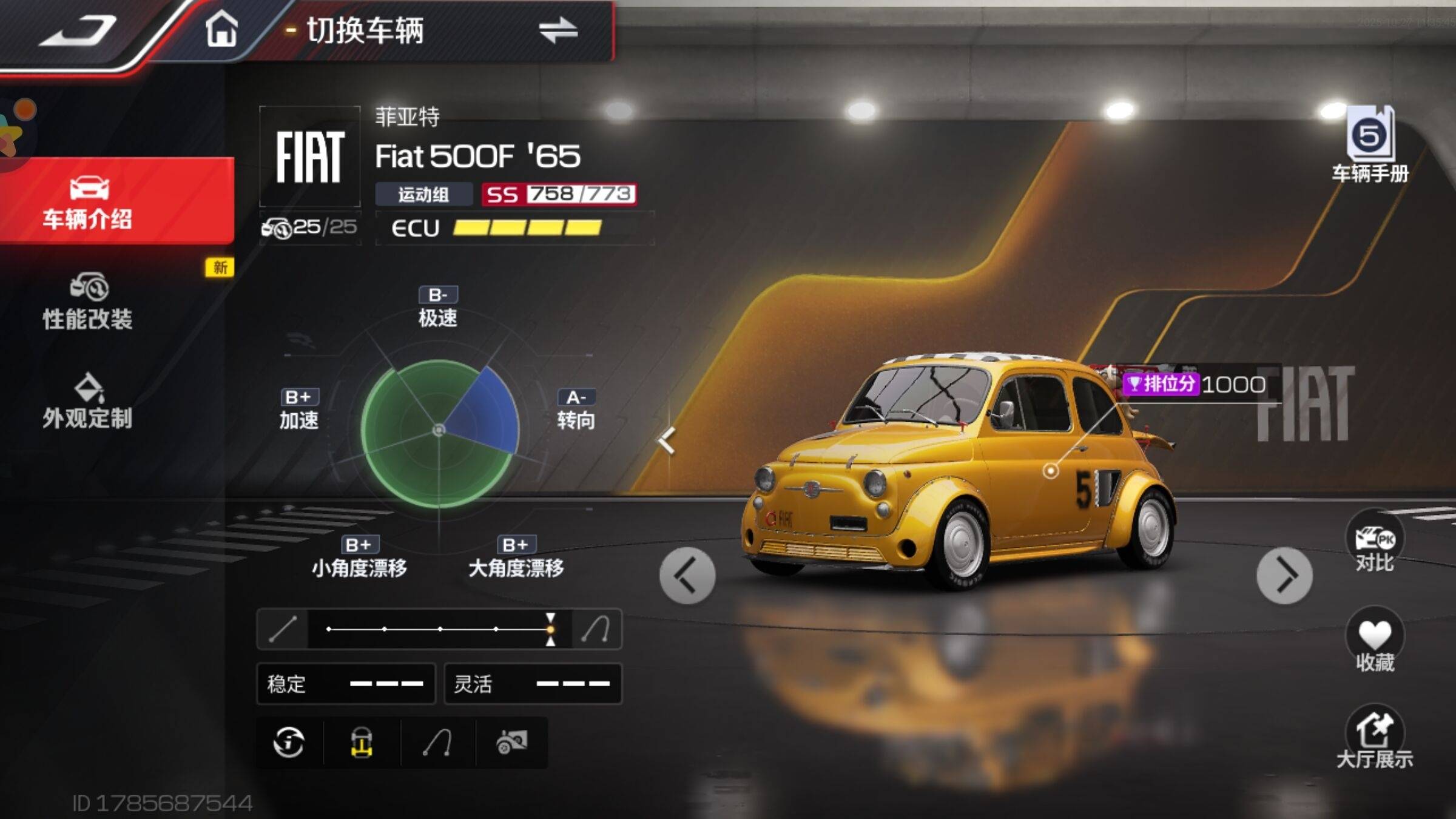
Task: Show the previous car with left arrow
Action: click(x=687, y=575)
